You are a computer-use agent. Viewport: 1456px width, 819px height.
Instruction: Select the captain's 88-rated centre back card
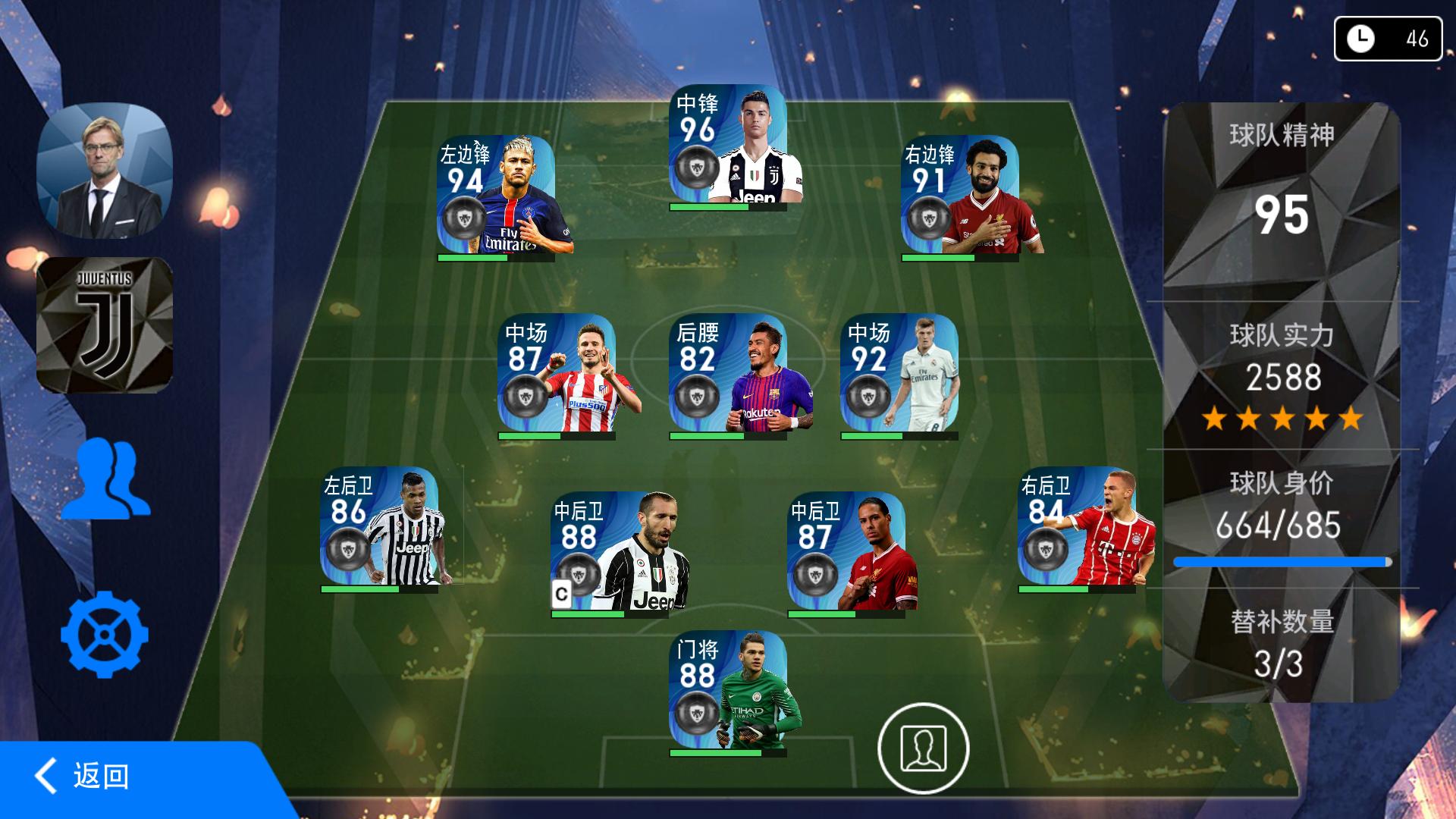(x=611, y=551)
